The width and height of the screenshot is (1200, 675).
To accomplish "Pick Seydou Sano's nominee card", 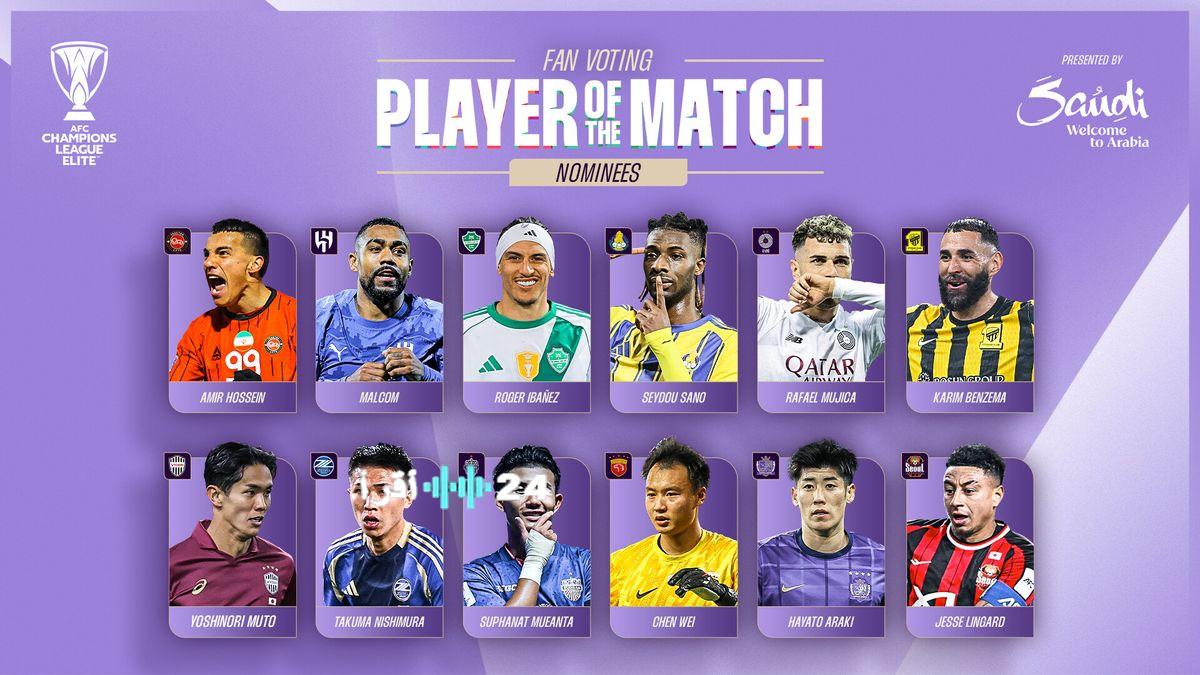I will 673,320.
